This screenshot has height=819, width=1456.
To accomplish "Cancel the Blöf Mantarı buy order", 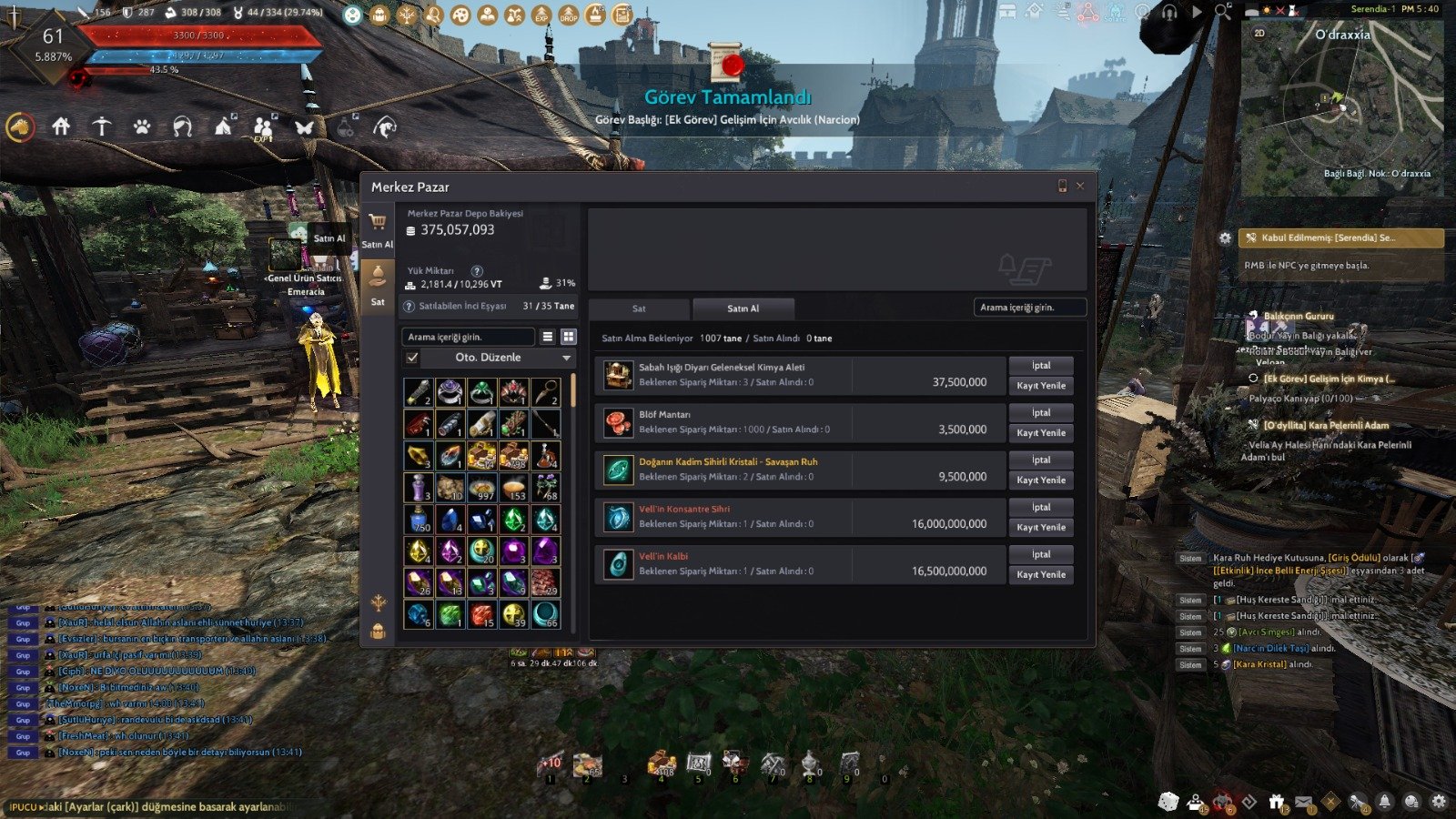I will pos(1040,413).
